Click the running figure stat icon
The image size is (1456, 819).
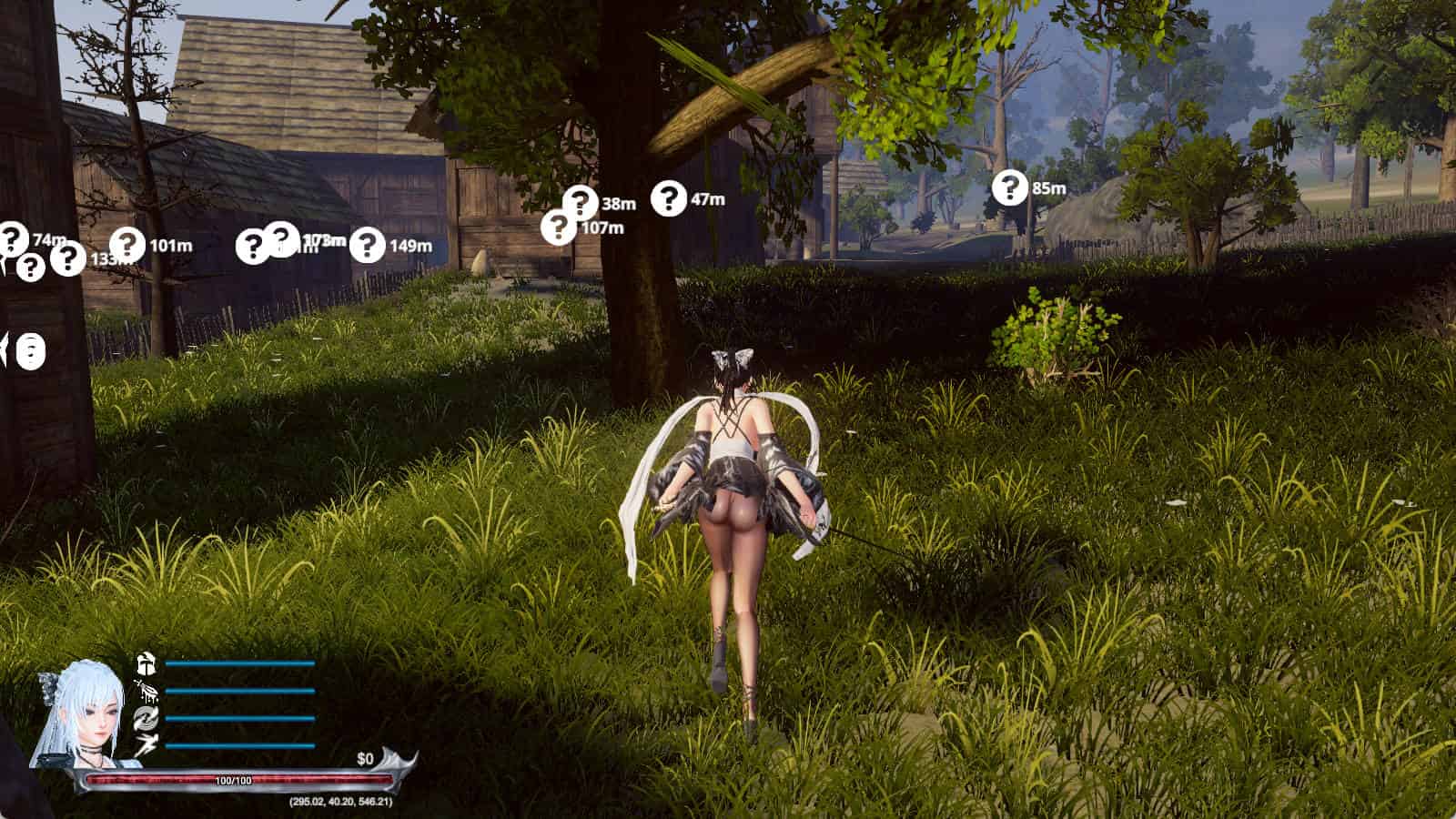(146, 746)
